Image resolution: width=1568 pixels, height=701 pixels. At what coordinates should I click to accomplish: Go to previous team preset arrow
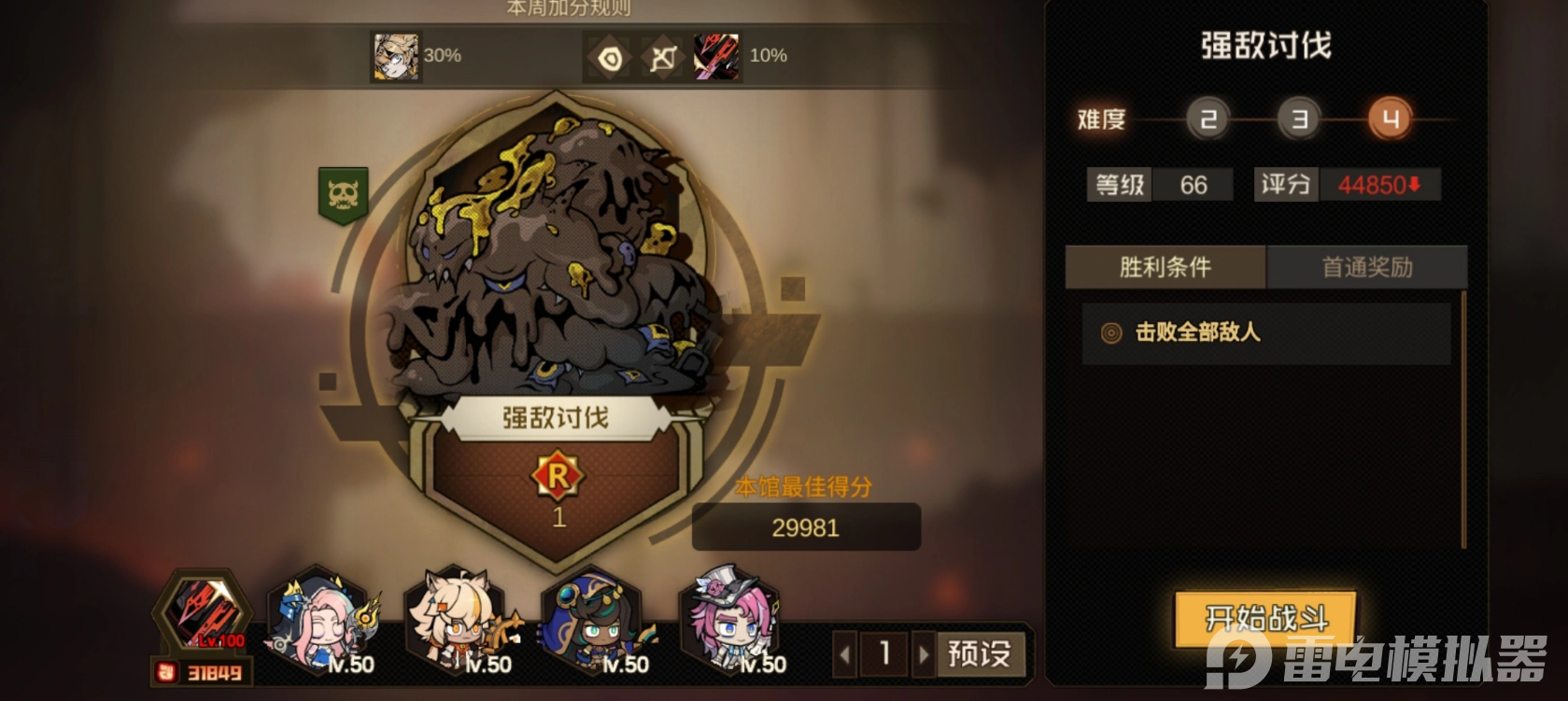[845, 654]
